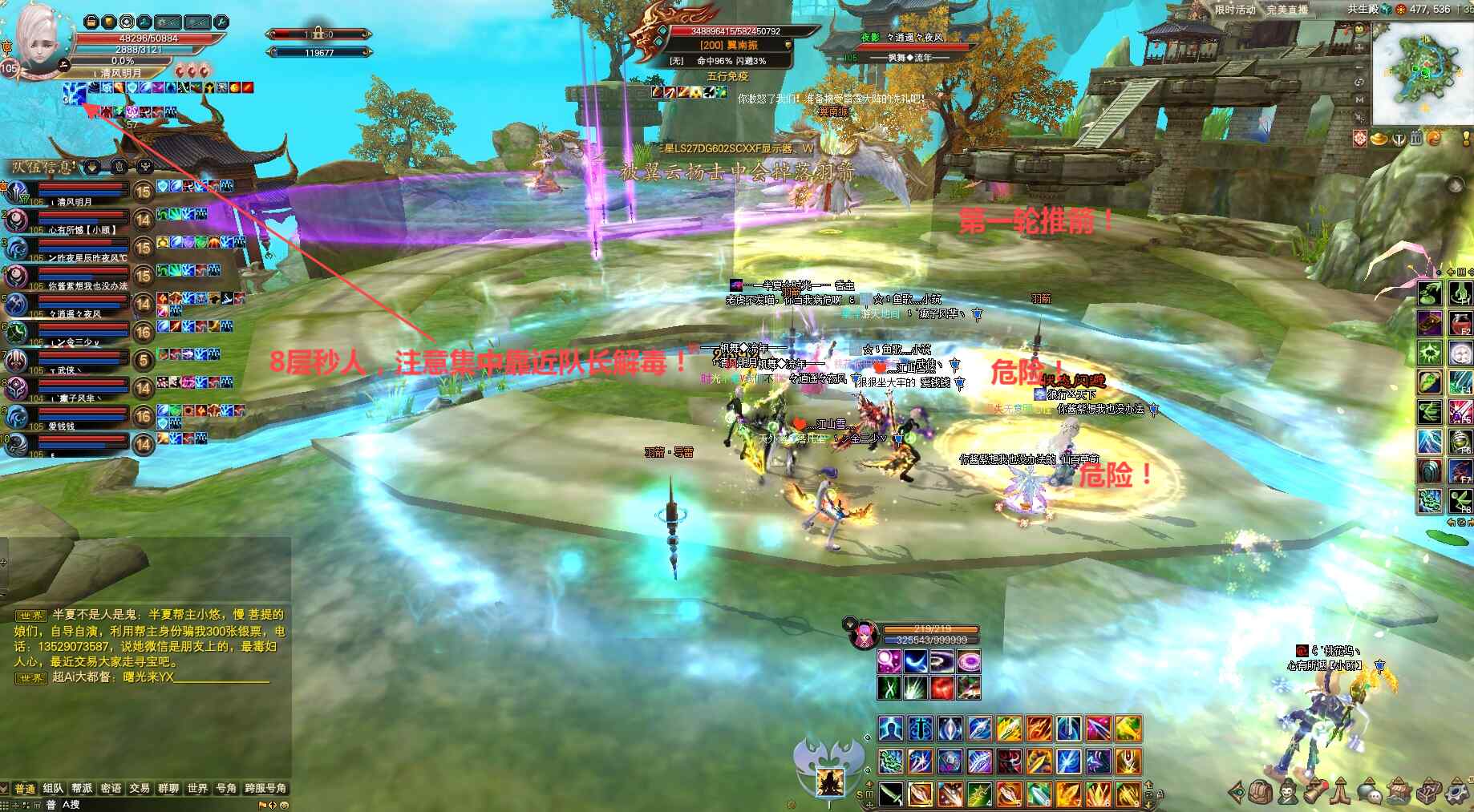Open the minimap
Image resolution: width=1474 pixels, height=812 pixels.
tap(1422, 71)
